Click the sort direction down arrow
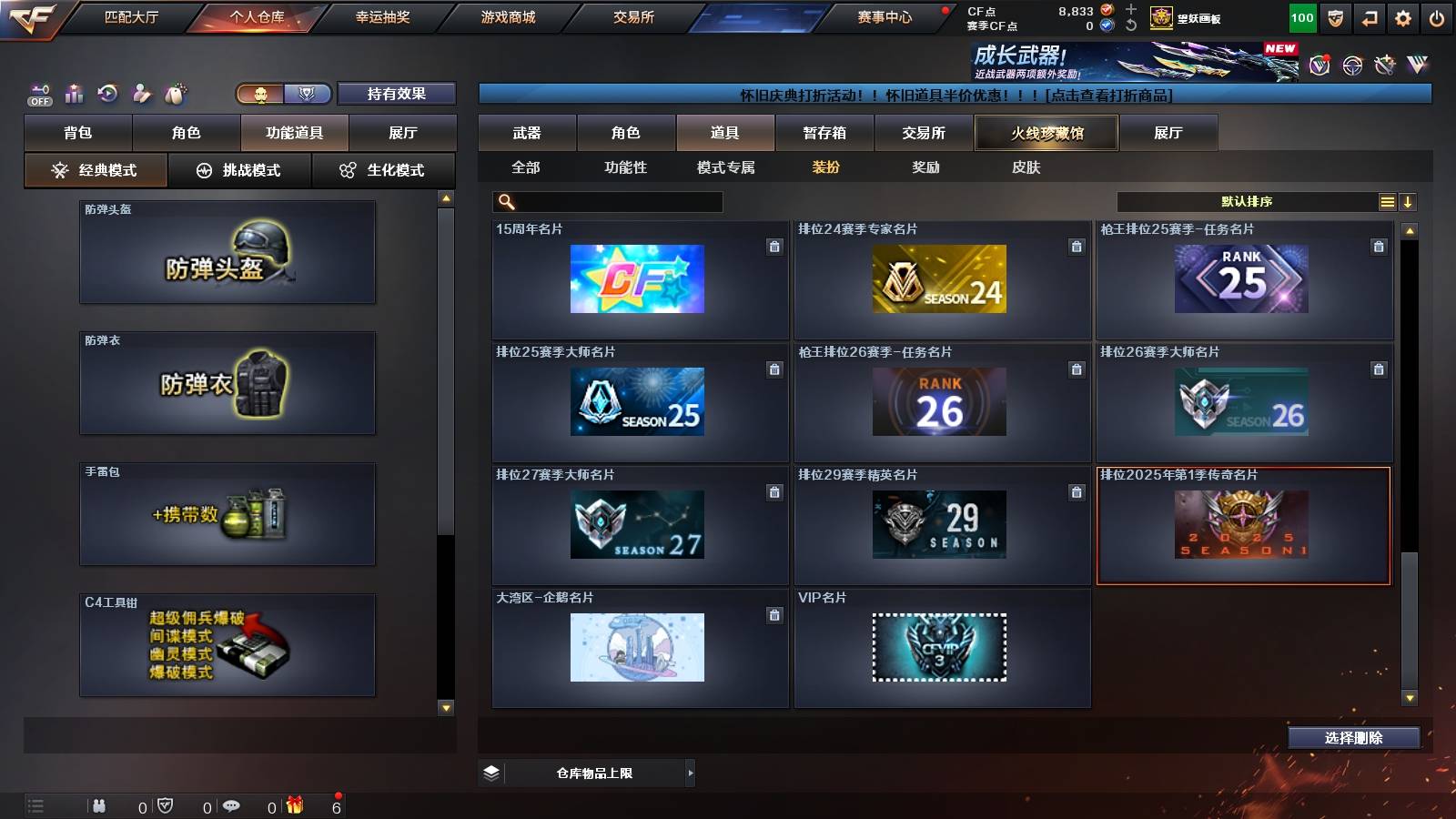The width and height of the screenshot is (1456, 819). [1408, 201]
